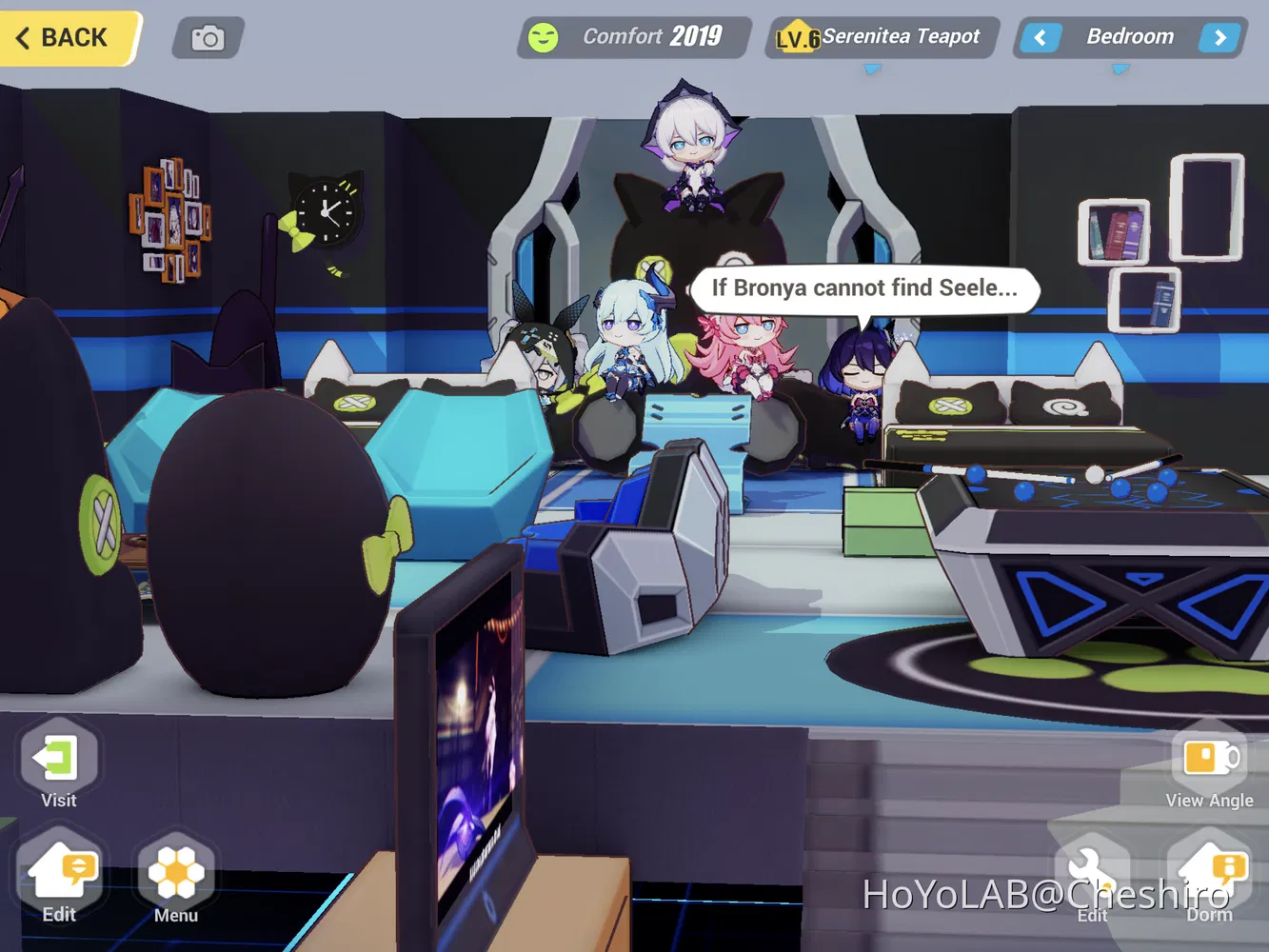Open the Menu hexagon icon
Image resolution: width=1269 pixels, height=952 pixels.
(175, 871)
